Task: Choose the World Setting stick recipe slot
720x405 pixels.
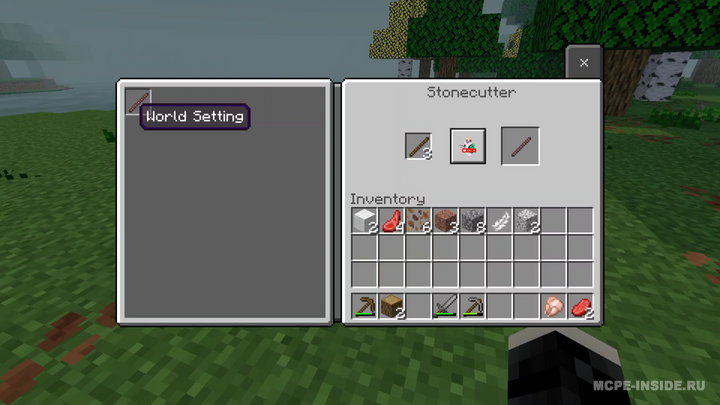Action: tap(136, 101)
